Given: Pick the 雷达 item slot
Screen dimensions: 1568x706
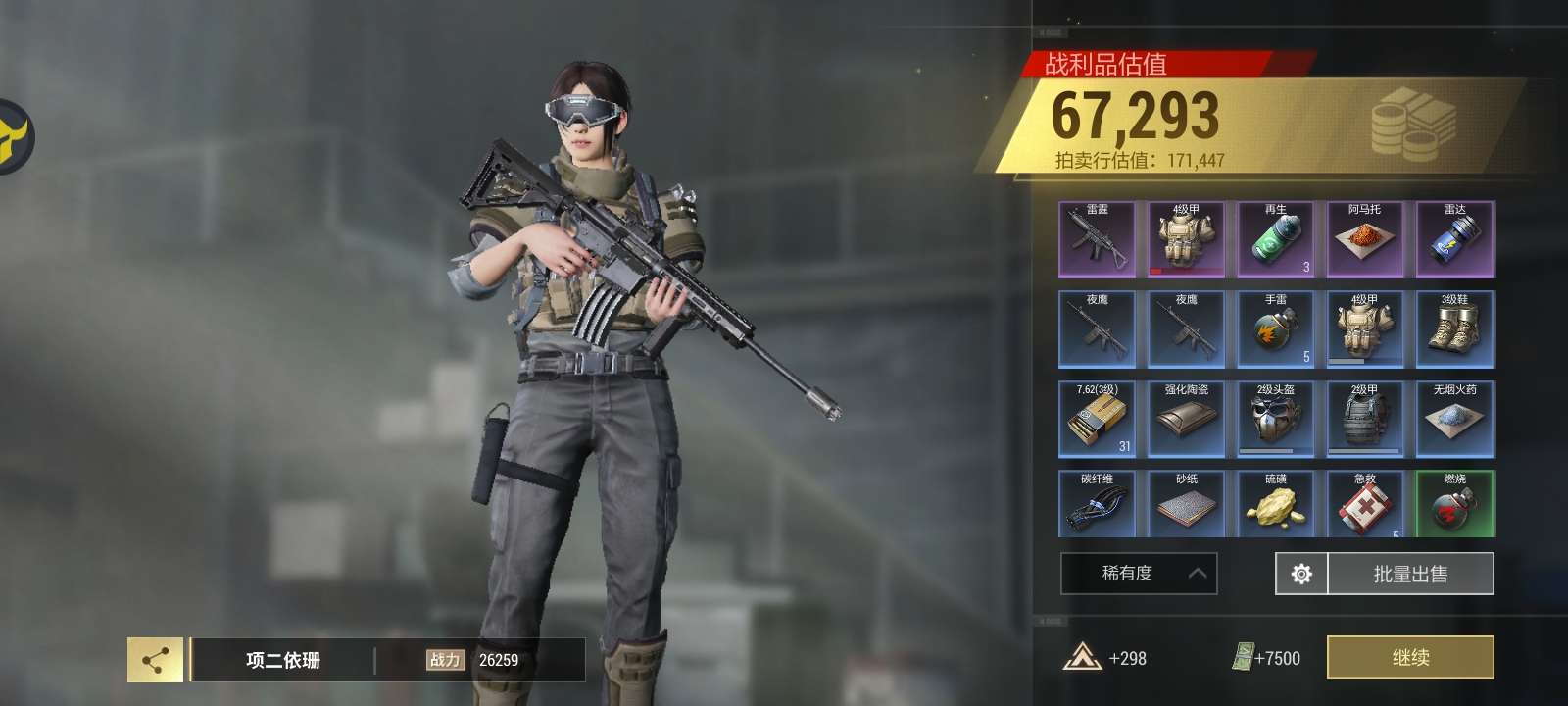Looking at the screenshot, I should [1455, 240].
